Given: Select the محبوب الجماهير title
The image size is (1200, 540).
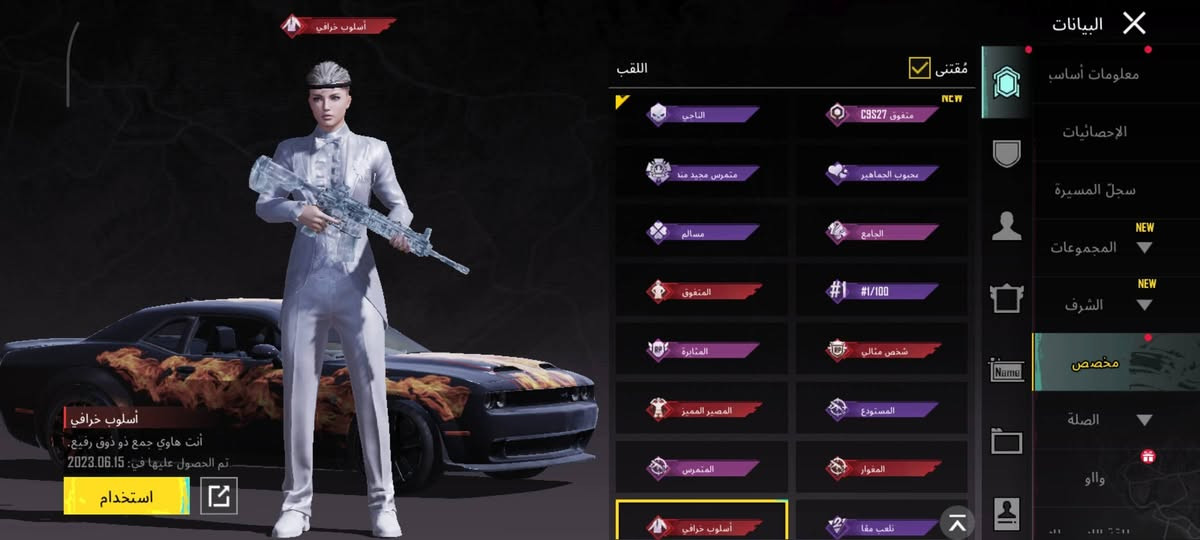Looking at the screenshot, I should point(882,172).
